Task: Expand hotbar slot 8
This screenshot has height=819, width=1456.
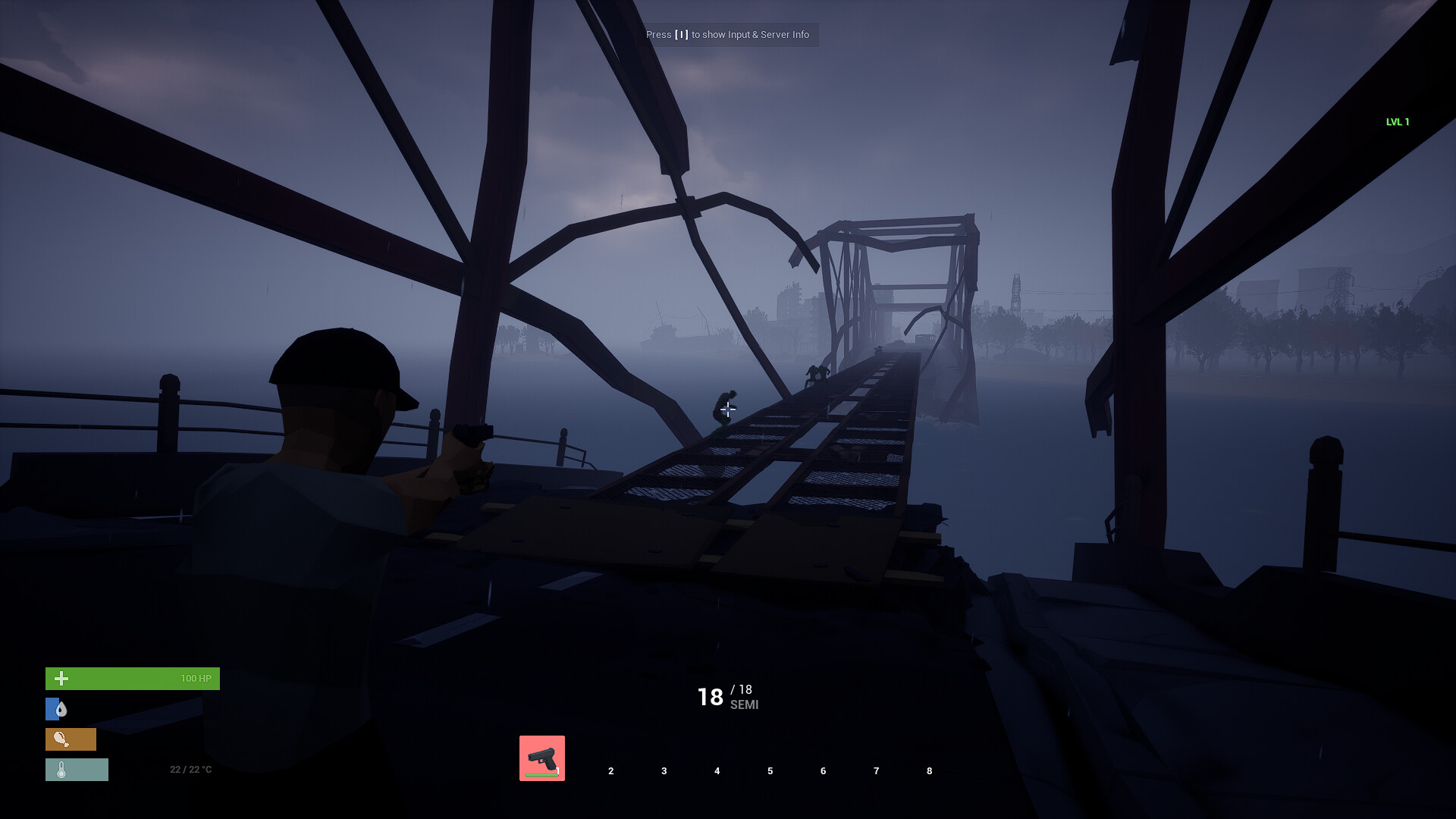Action: click(x=929, y=770)
